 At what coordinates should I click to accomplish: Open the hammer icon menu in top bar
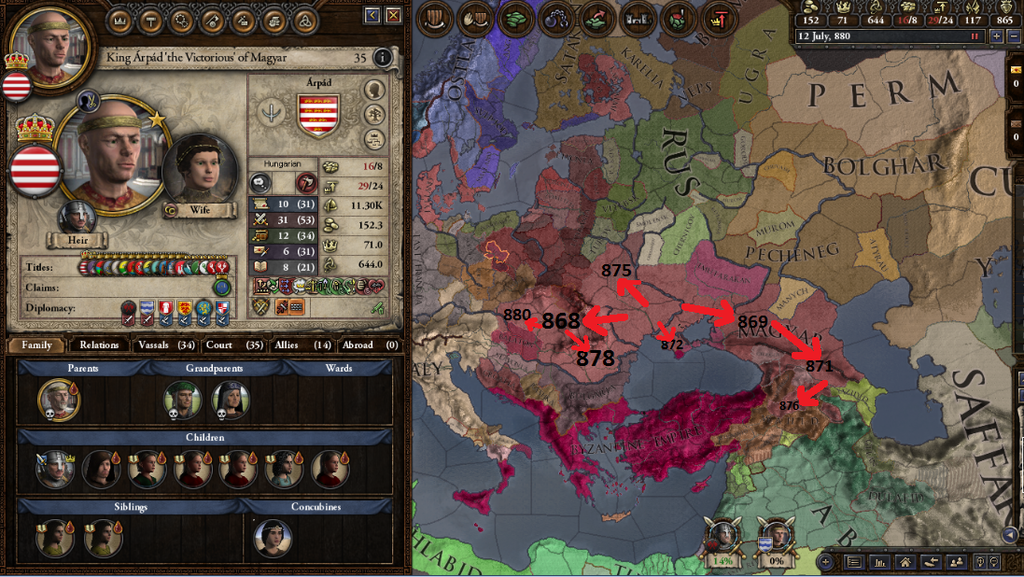pos(150,19)
